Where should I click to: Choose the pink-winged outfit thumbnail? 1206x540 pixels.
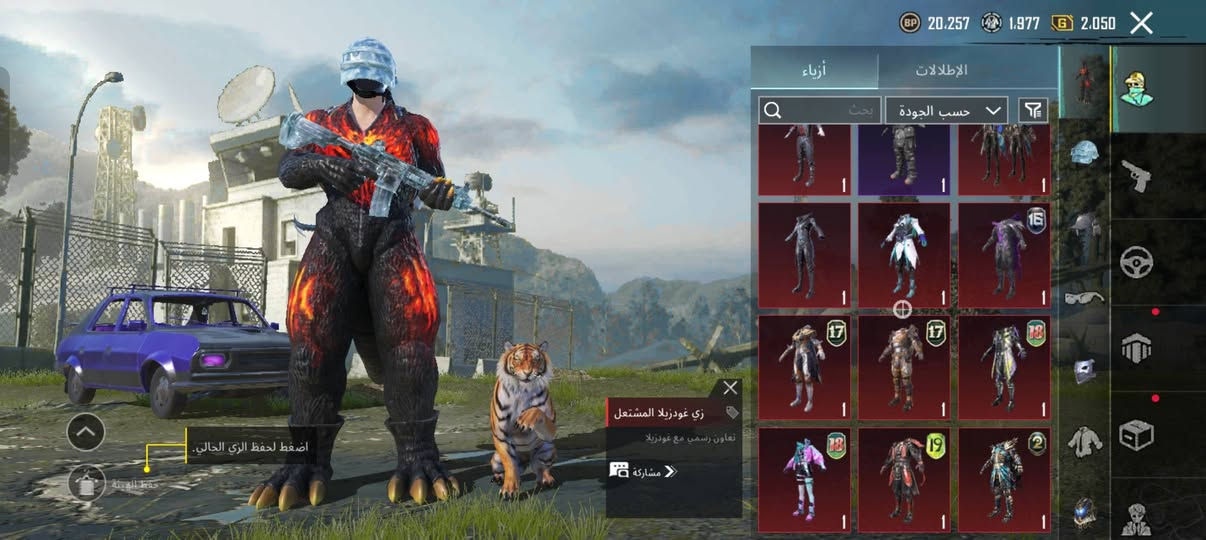(x=804, y=479)
